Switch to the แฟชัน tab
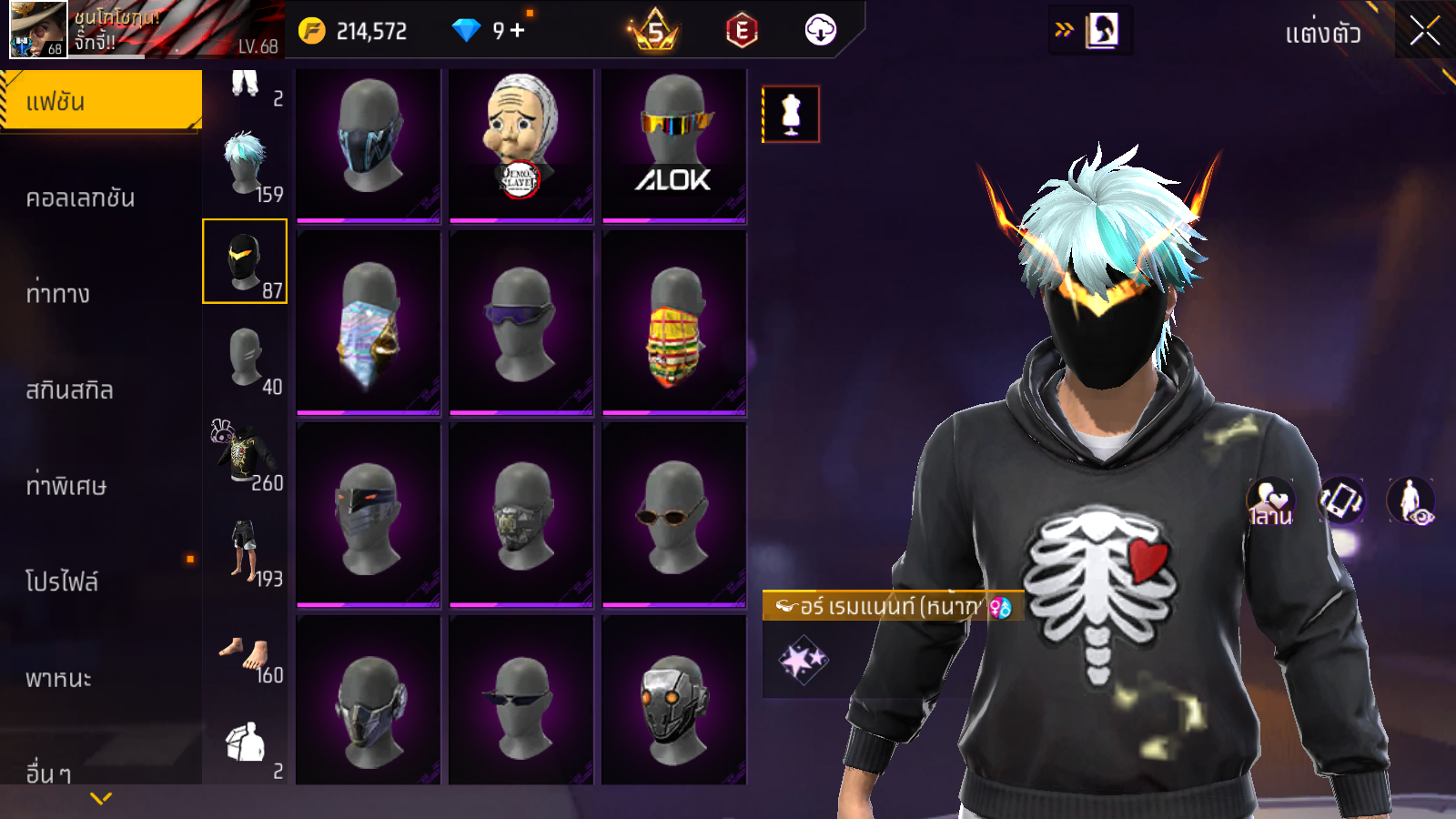The height and width of the screenshot is (819, 1456). (100, 101)
